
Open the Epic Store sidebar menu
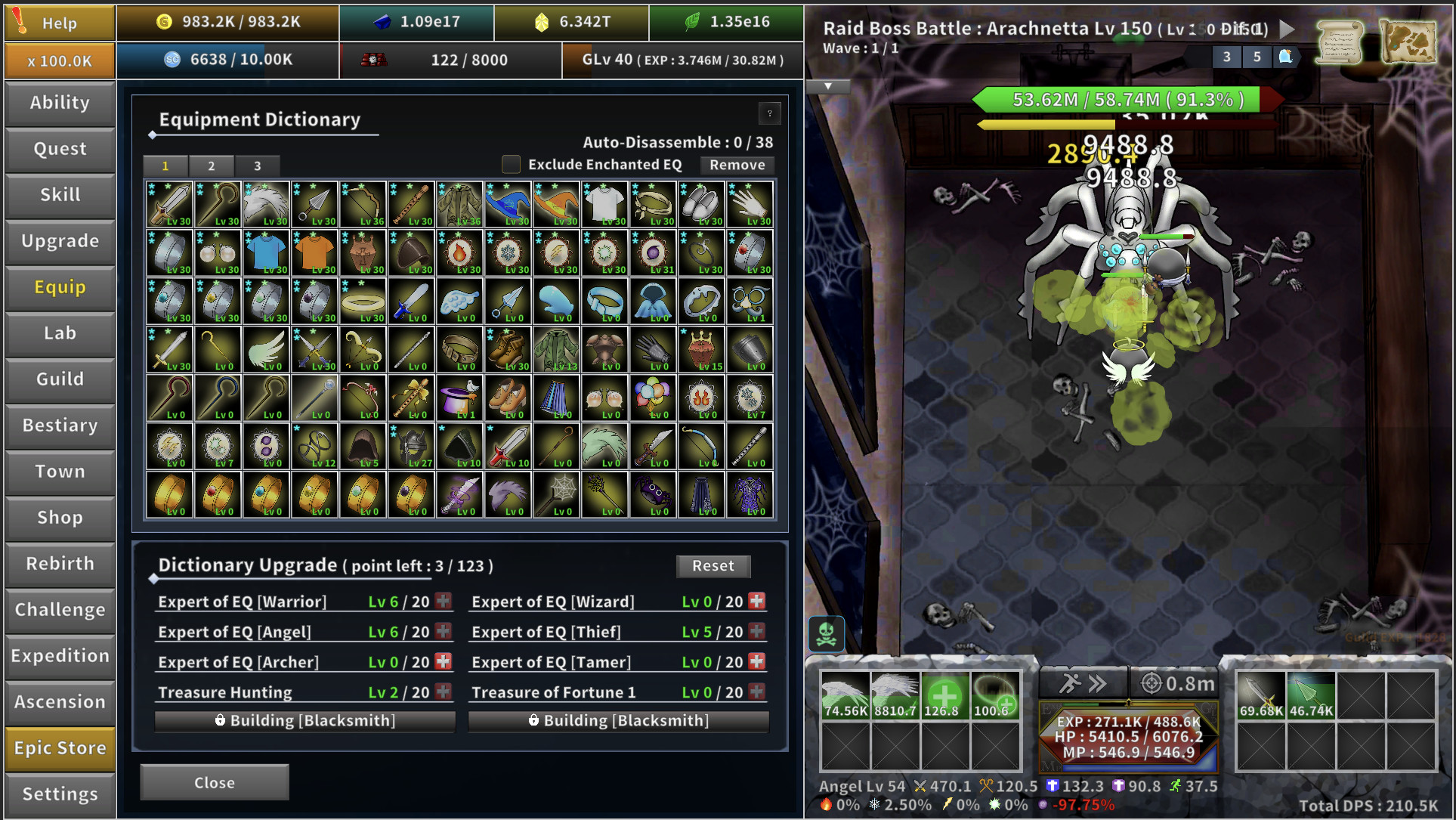[60, 747]
